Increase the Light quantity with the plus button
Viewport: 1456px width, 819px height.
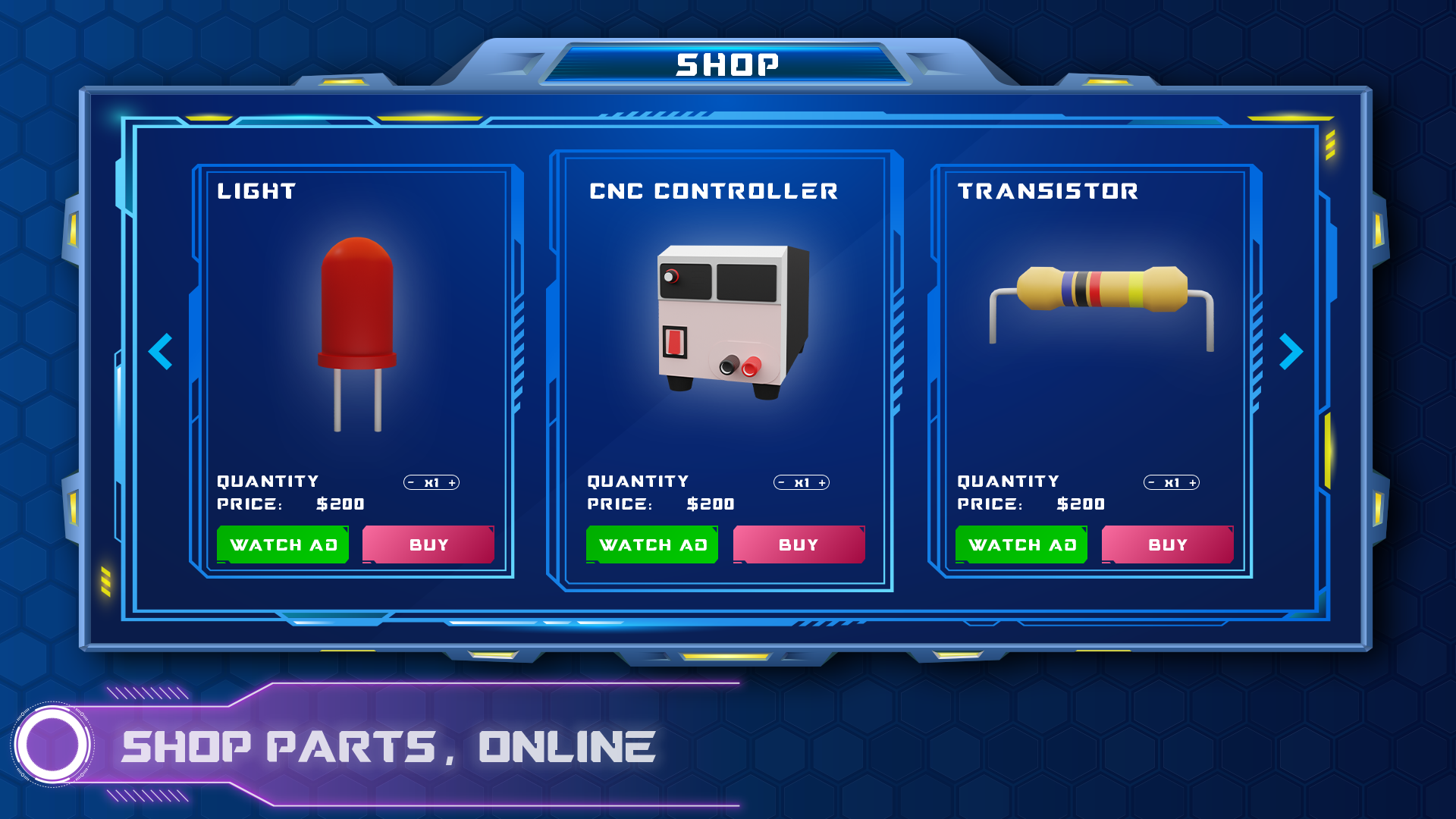coord(453,481)
